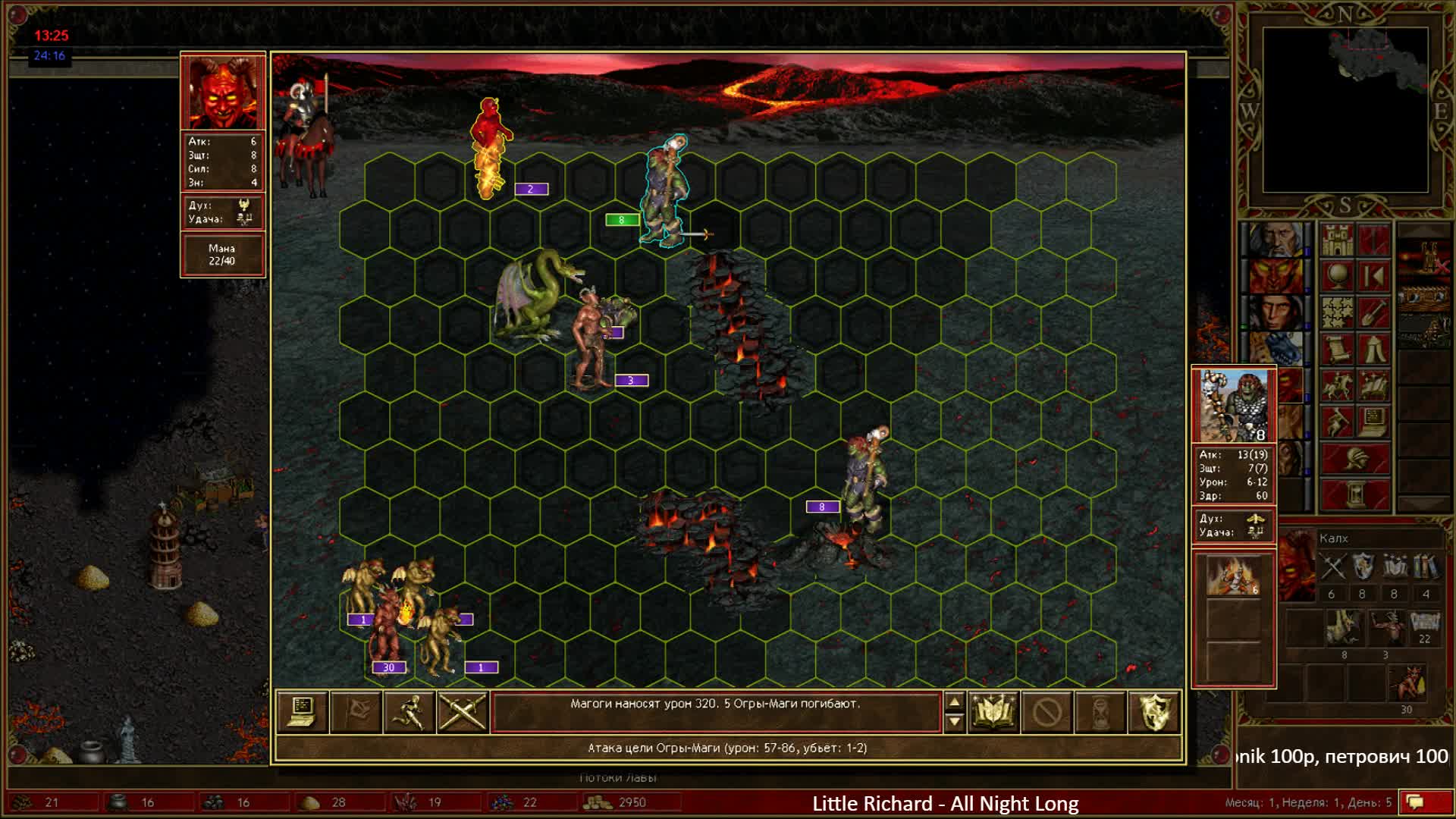Select the sleep hero helmet button

pyautogui.click(x=1355, y=459)
